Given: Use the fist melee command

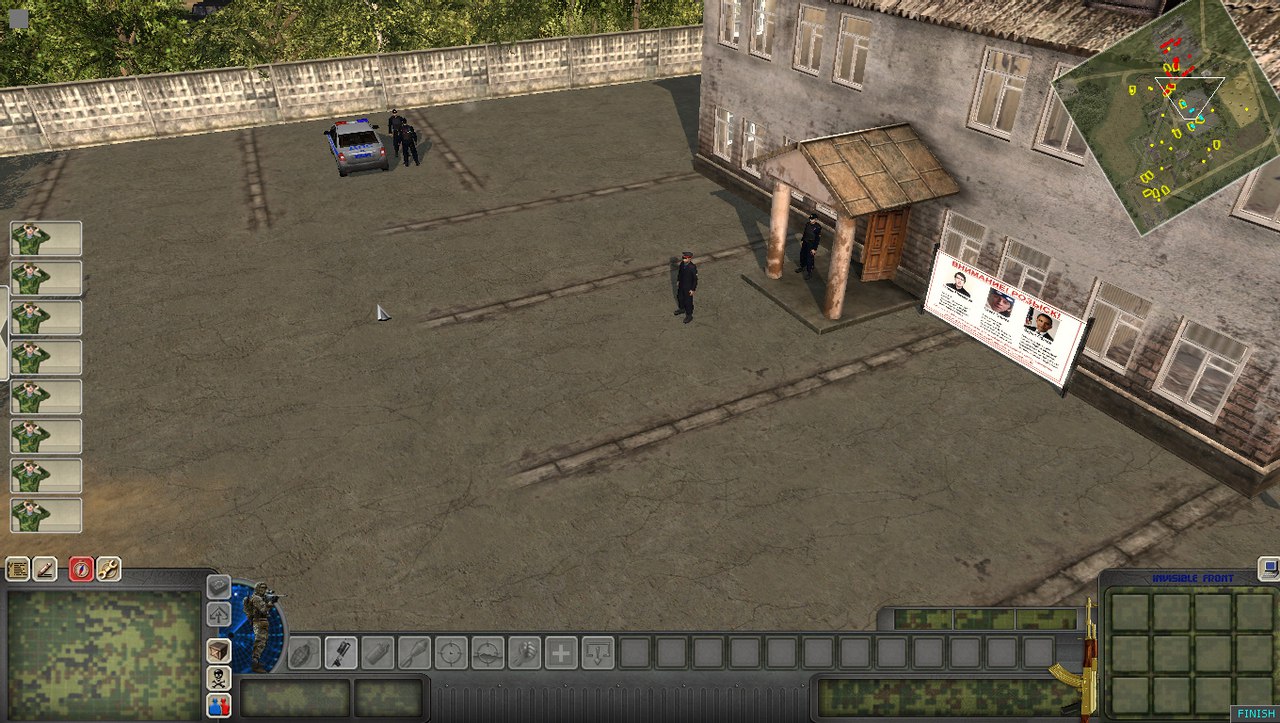Looking at the screenshot, I should [524, 653].
